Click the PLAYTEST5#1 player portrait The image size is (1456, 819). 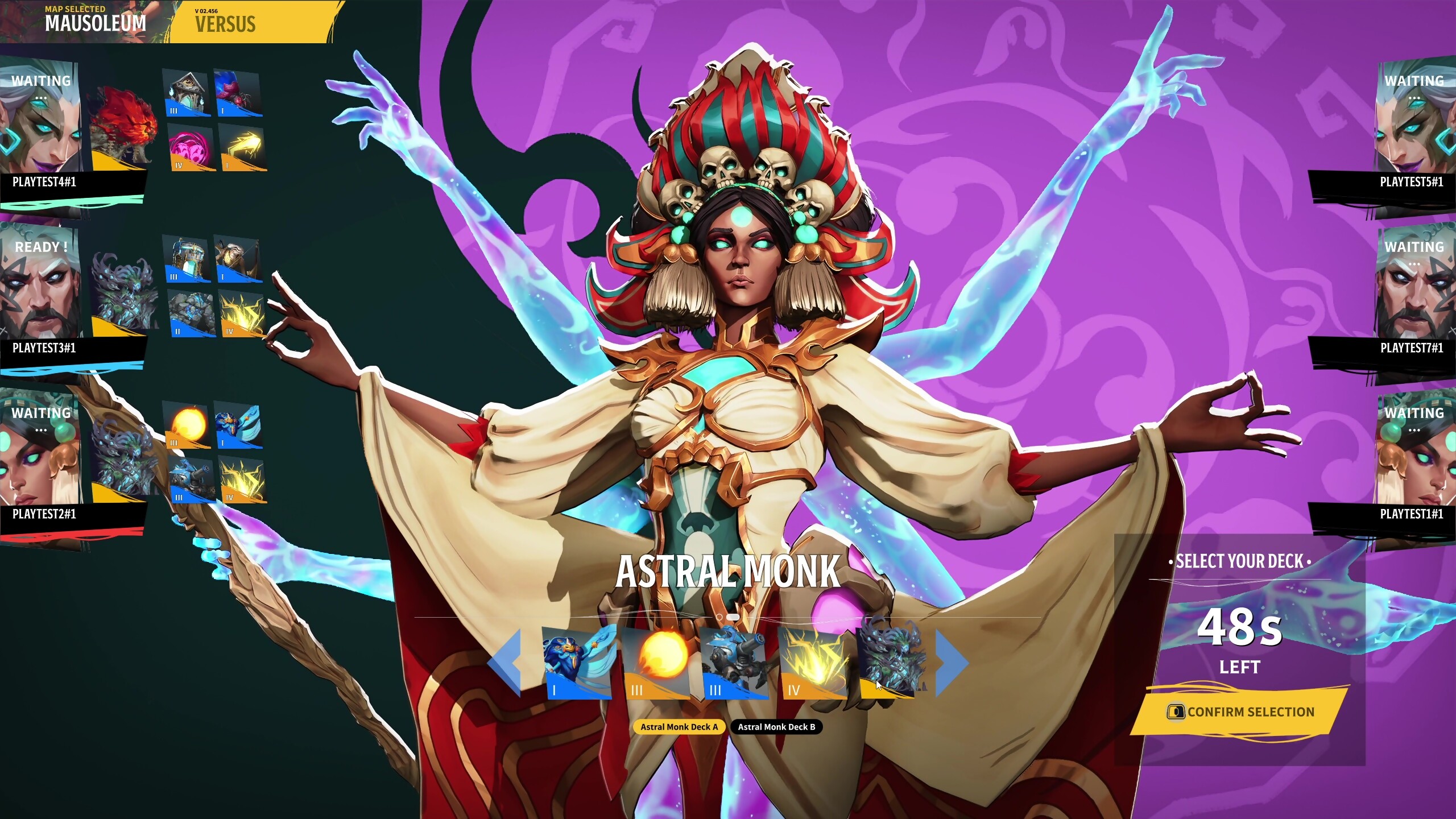pyautogui.click(x=1415, y=121)
